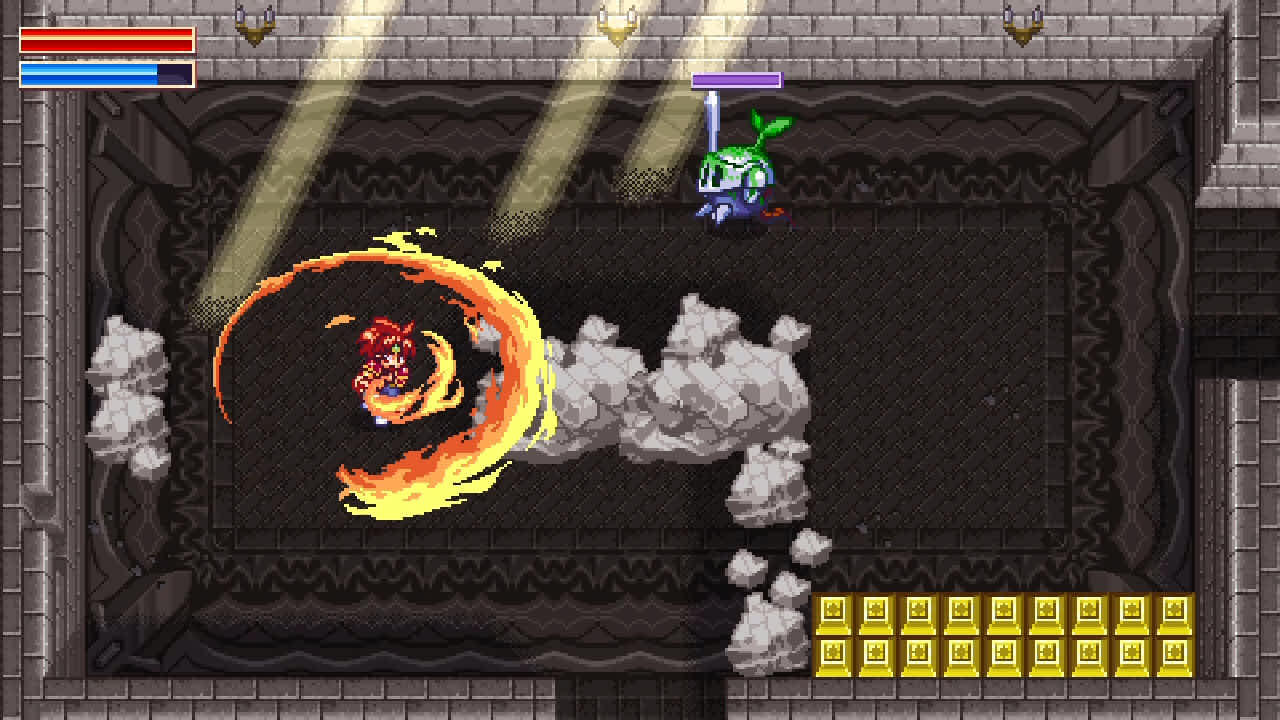The height and width of the screenshot is (720, 1280).
Task: Click the gold ornament in top right corner
Action: coord(1022,25)
